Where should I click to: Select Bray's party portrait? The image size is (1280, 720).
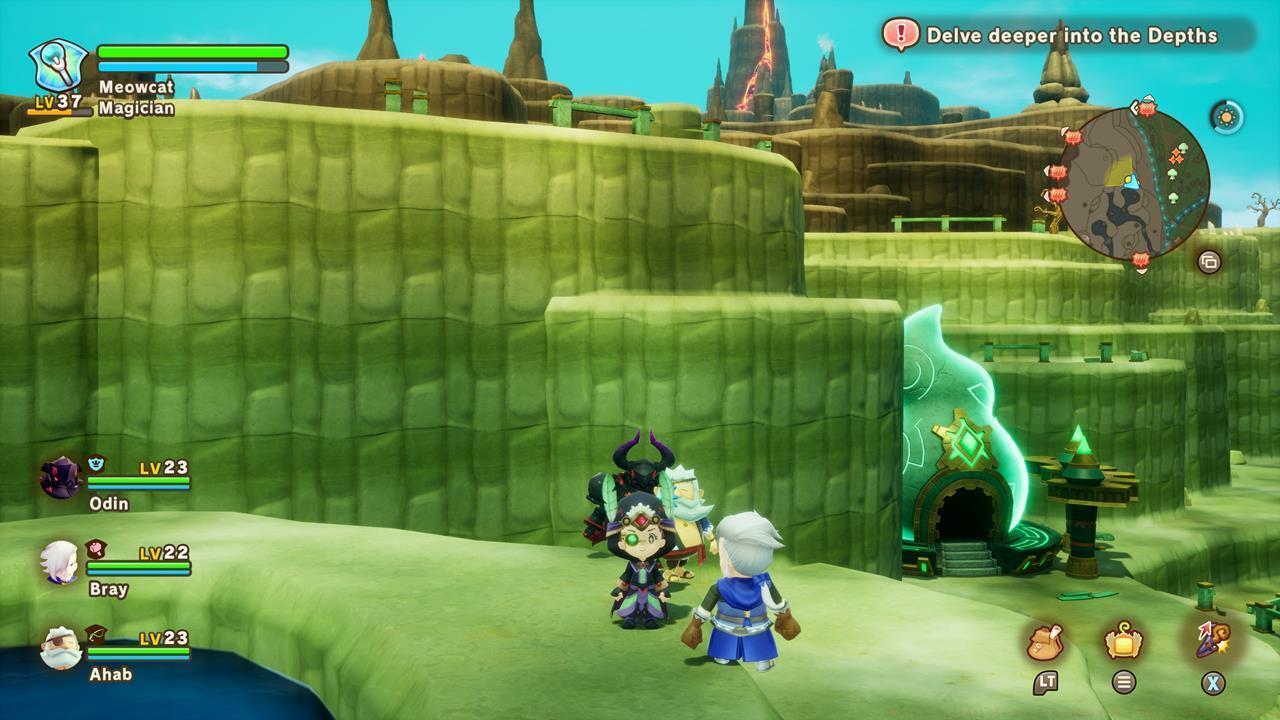click(x=58, y=562)
